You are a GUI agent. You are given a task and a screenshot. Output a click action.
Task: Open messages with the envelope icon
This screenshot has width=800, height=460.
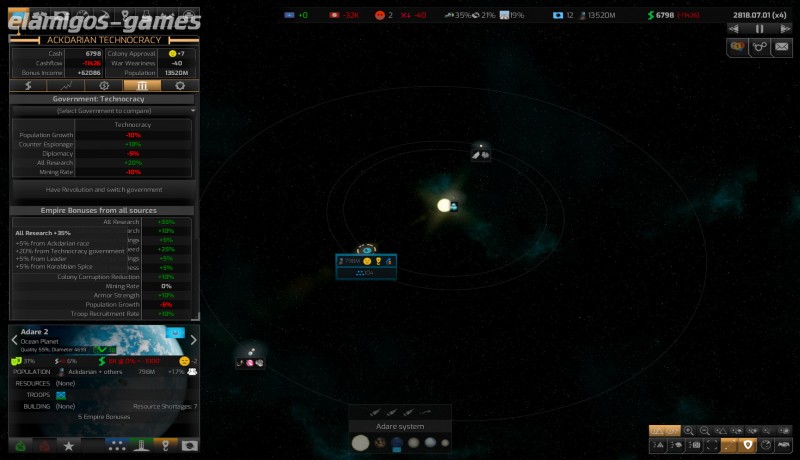coord(782,46)
